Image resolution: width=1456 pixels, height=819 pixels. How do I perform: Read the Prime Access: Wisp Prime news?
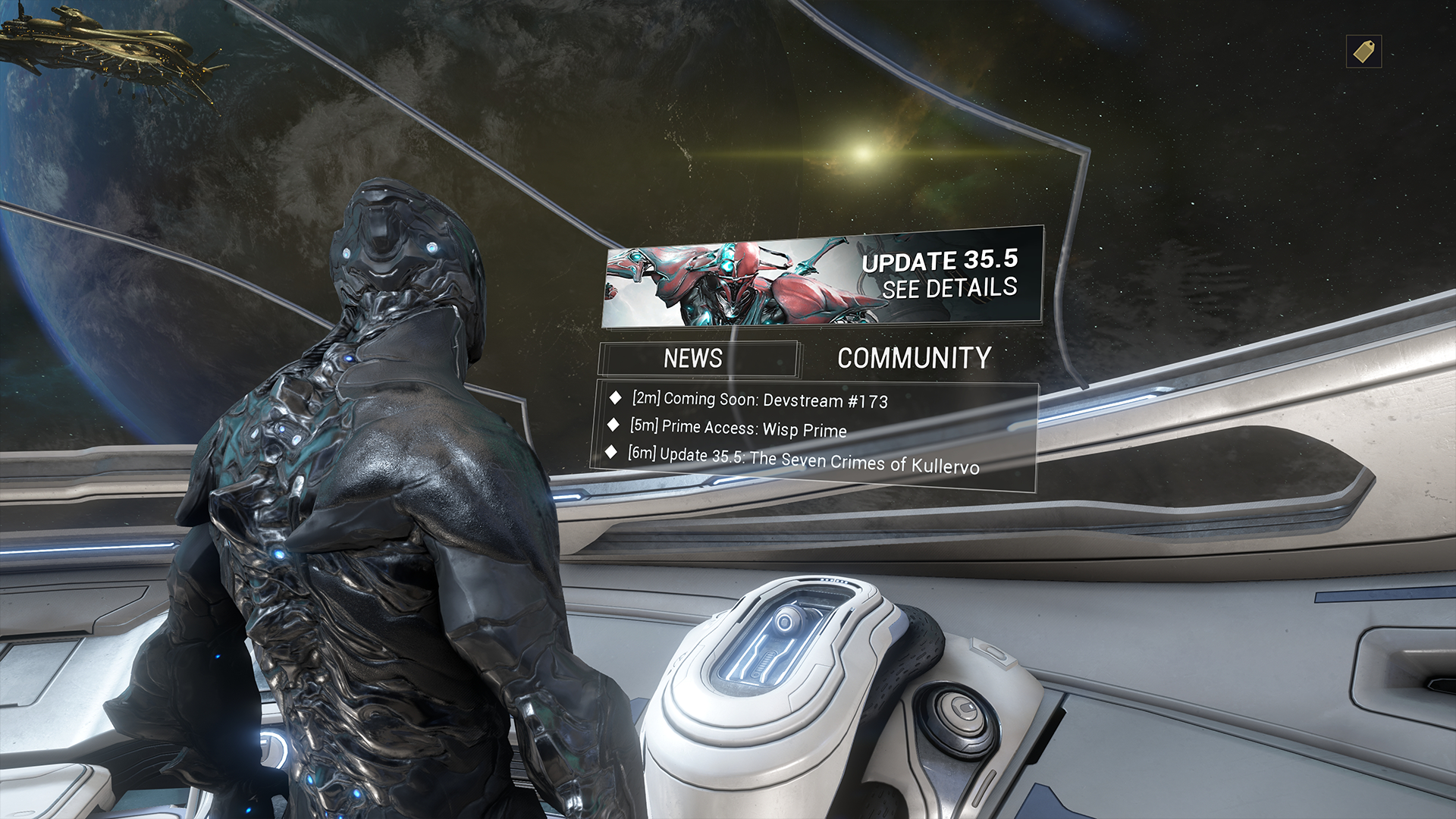click(739, 428)
